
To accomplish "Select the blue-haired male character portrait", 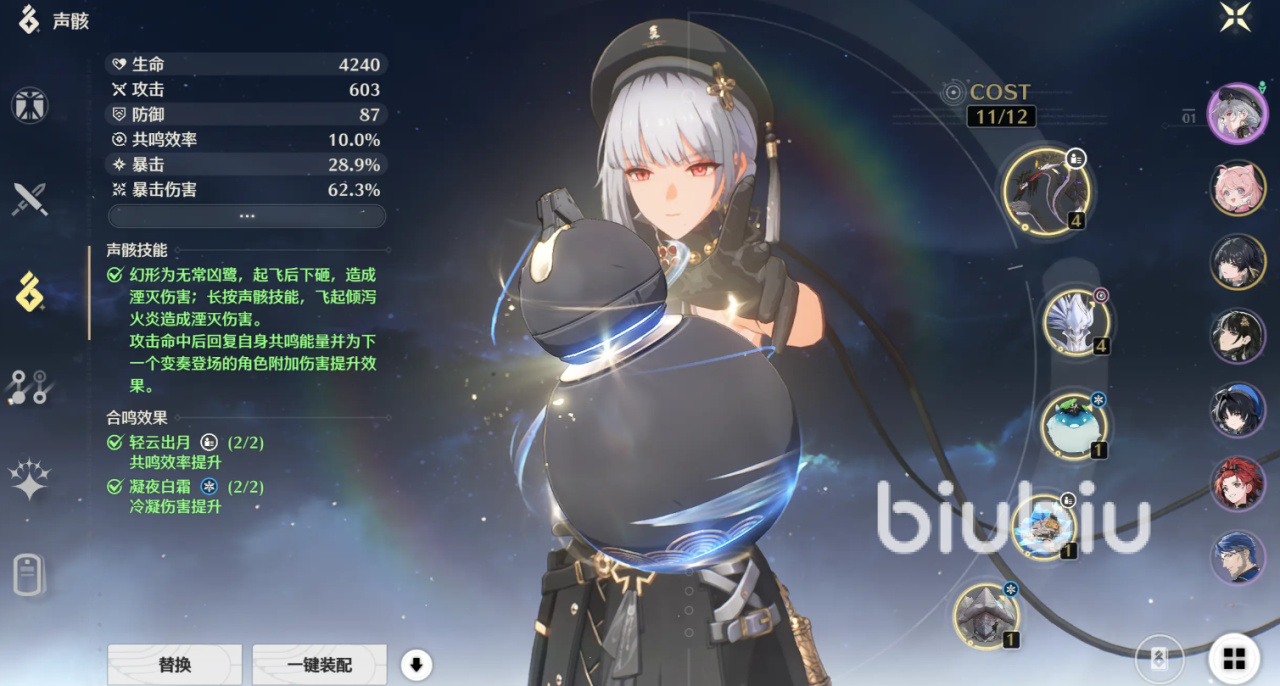I will coord(1238,558).
